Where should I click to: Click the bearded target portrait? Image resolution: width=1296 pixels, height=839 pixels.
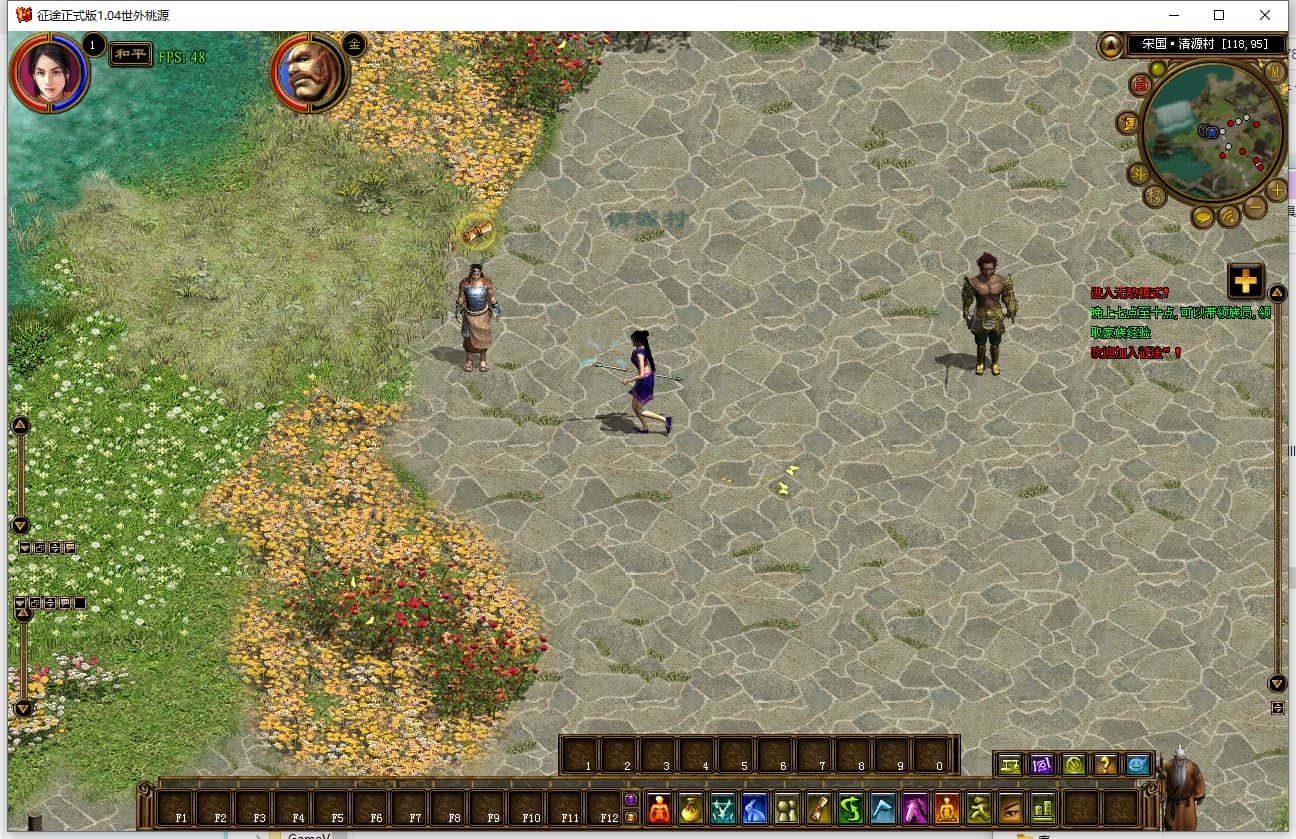[x=307, y=72]
